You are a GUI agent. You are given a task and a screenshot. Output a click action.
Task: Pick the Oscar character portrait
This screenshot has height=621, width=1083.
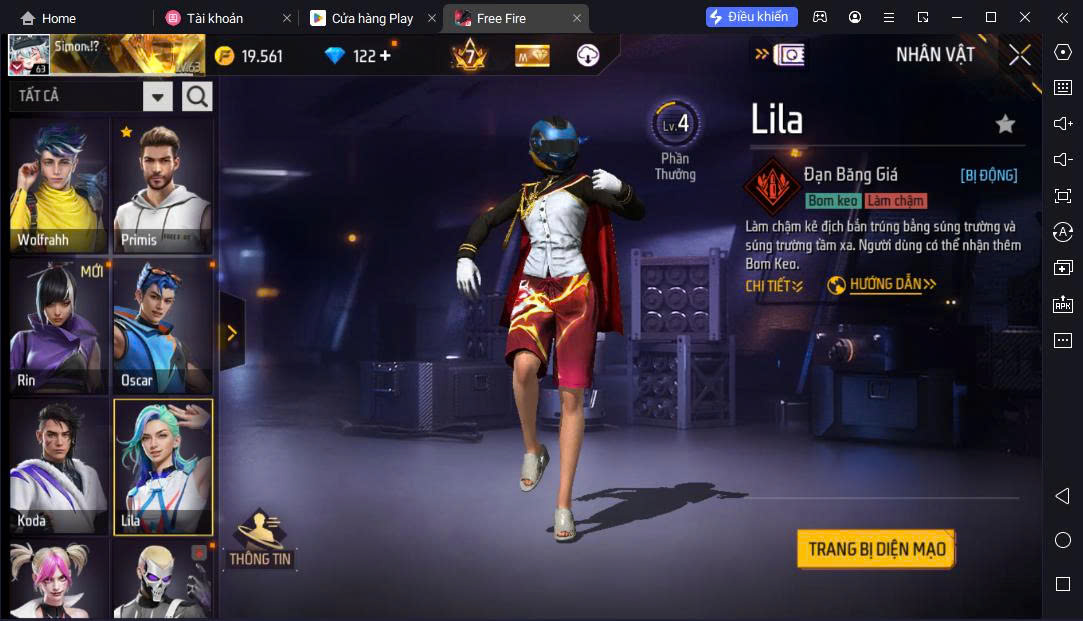pyautogui.click(x=162, y=327)
